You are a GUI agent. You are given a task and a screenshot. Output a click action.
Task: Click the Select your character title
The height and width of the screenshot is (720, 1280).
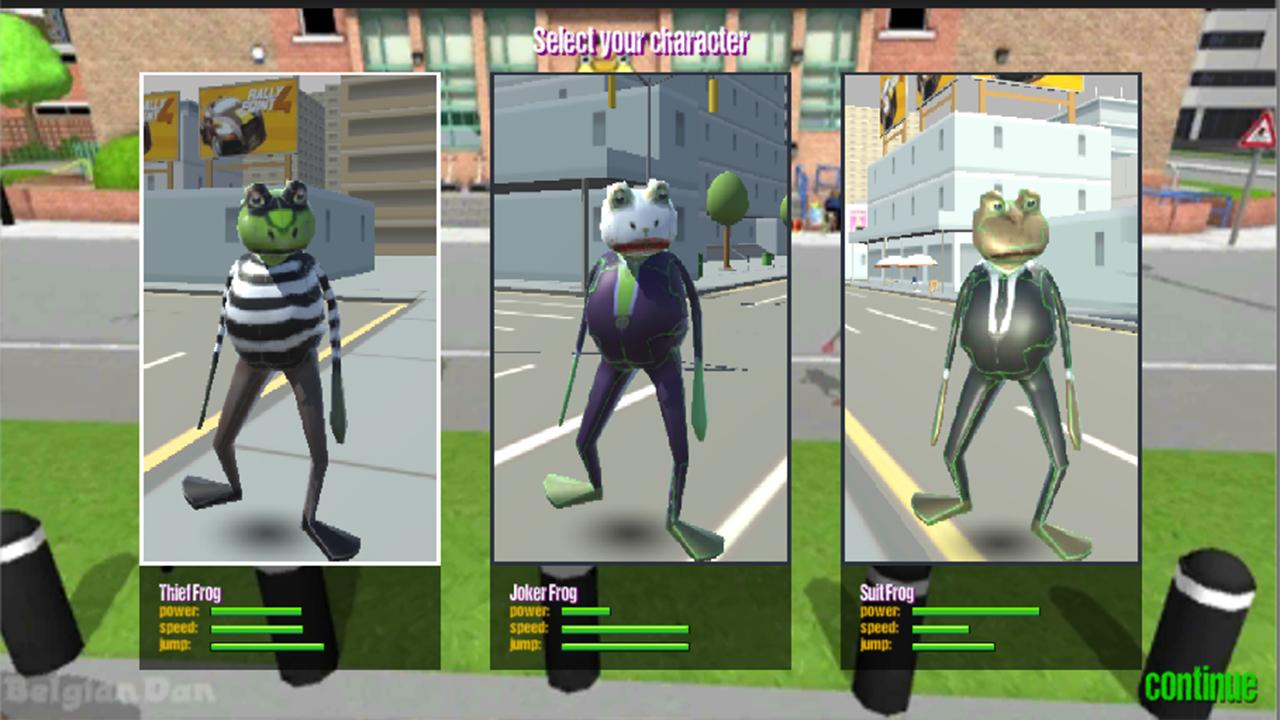(640, 42)
